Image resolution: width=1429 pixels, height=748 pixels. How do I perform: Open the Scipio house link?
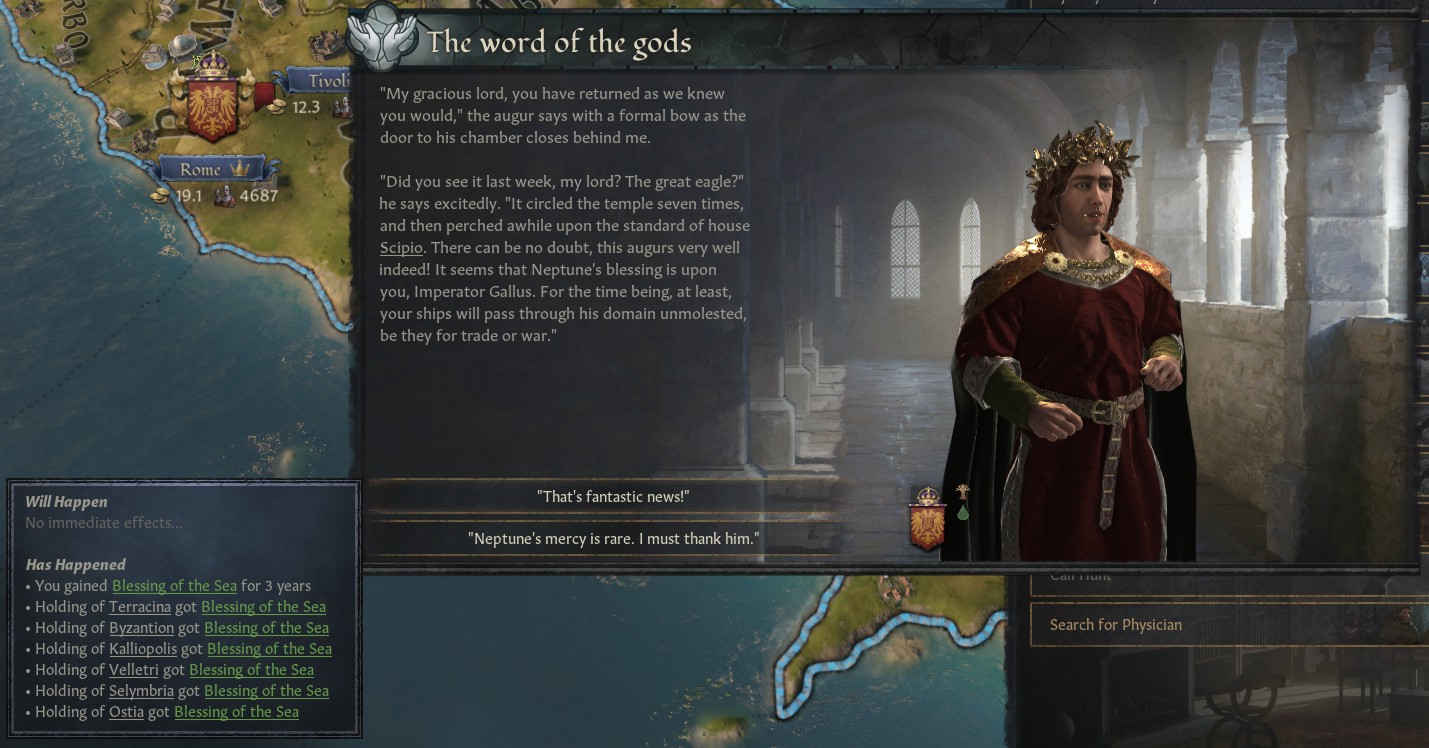coord(401,248)
